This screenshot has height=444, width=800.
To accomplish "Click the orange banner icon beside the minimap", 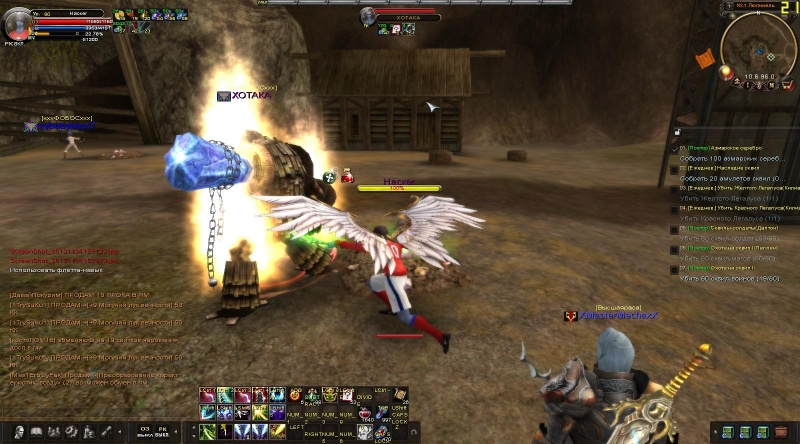I will point(704,58).
